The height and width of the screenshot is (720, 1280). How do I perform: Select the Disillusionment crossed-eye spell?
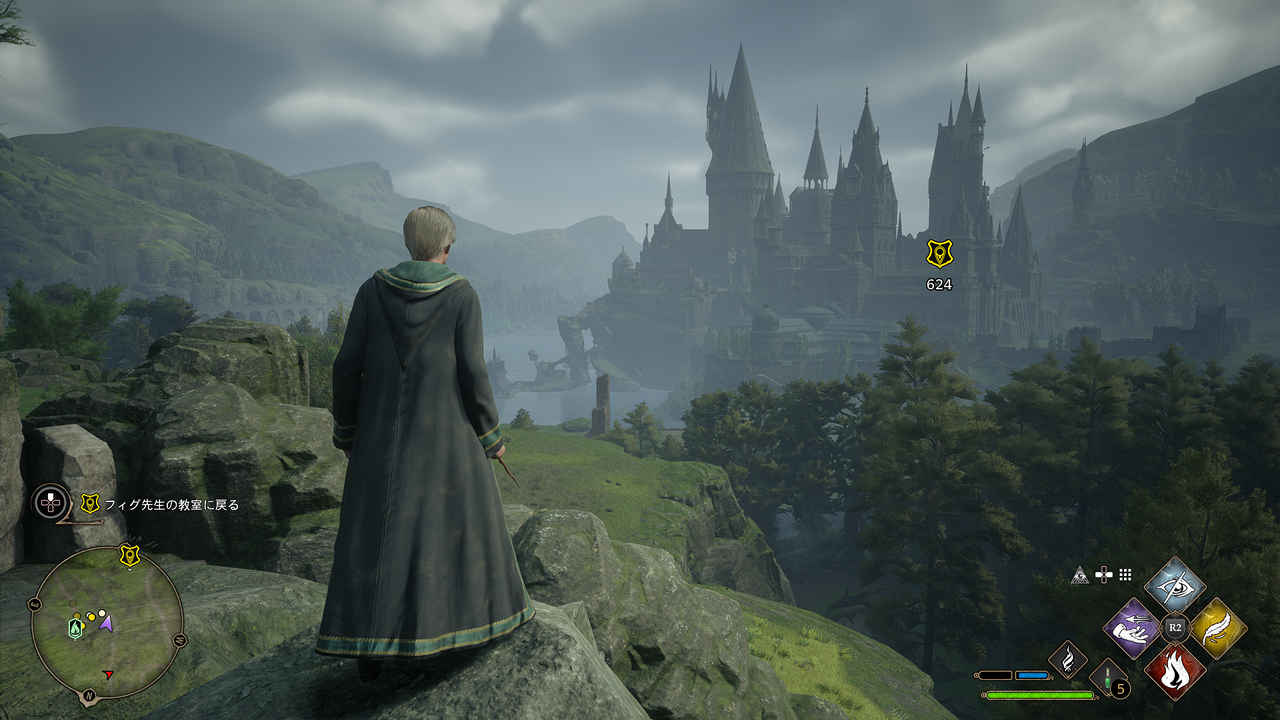point(1175,586)
